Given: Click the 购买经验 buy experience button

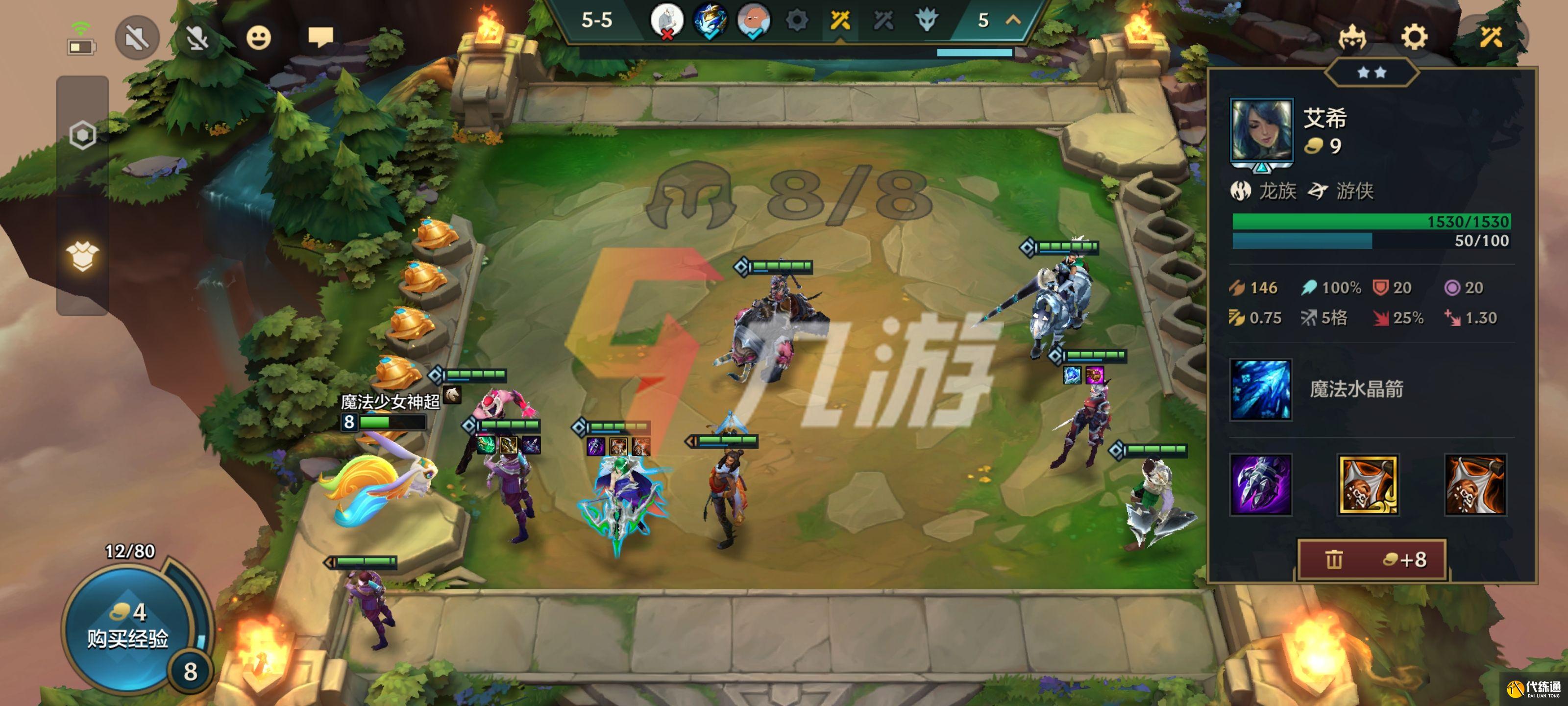Looking at the screenshot, I should click(128, 628).
